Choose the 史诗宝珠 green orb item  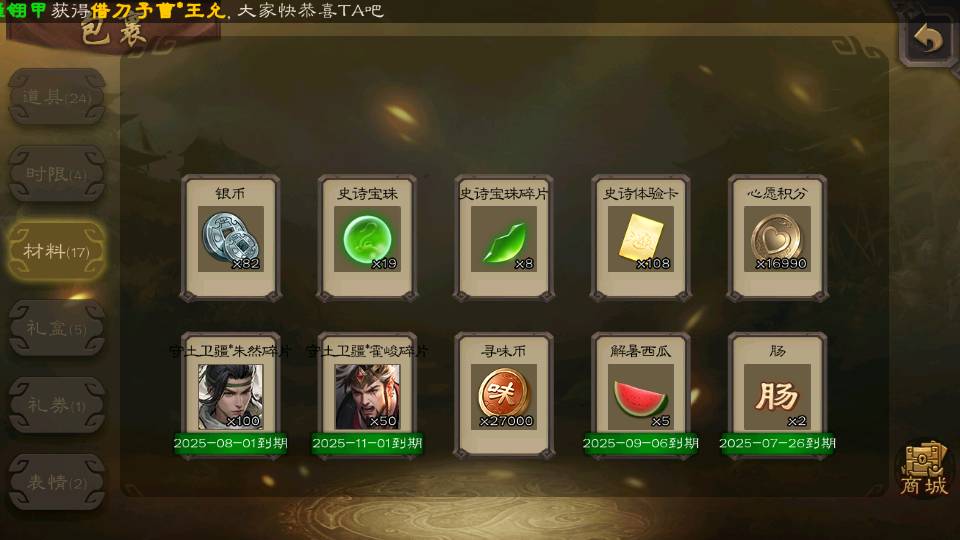click(x=368, y=238)
